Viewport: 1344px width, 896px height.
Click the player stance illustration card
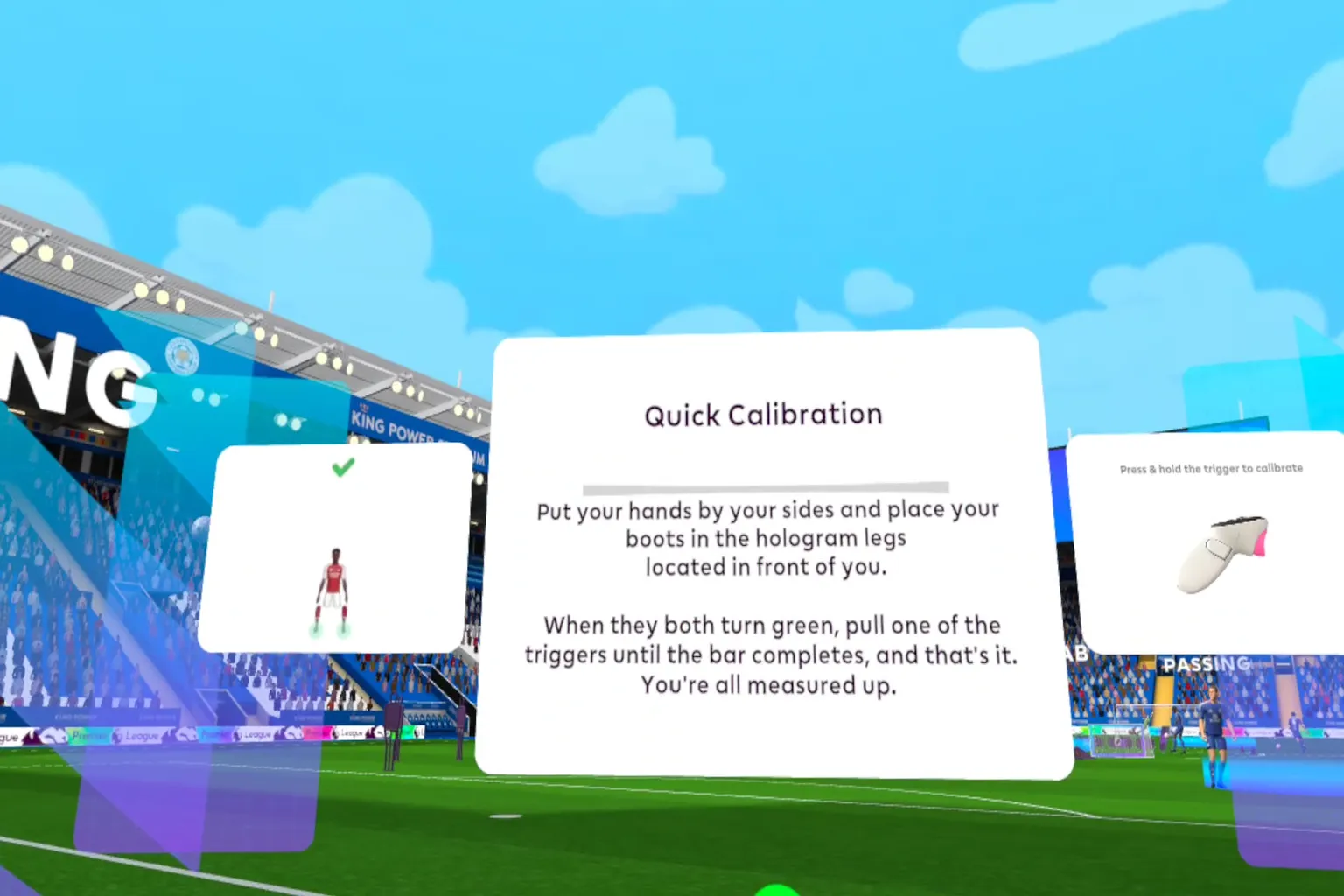(x=336, y=549)
